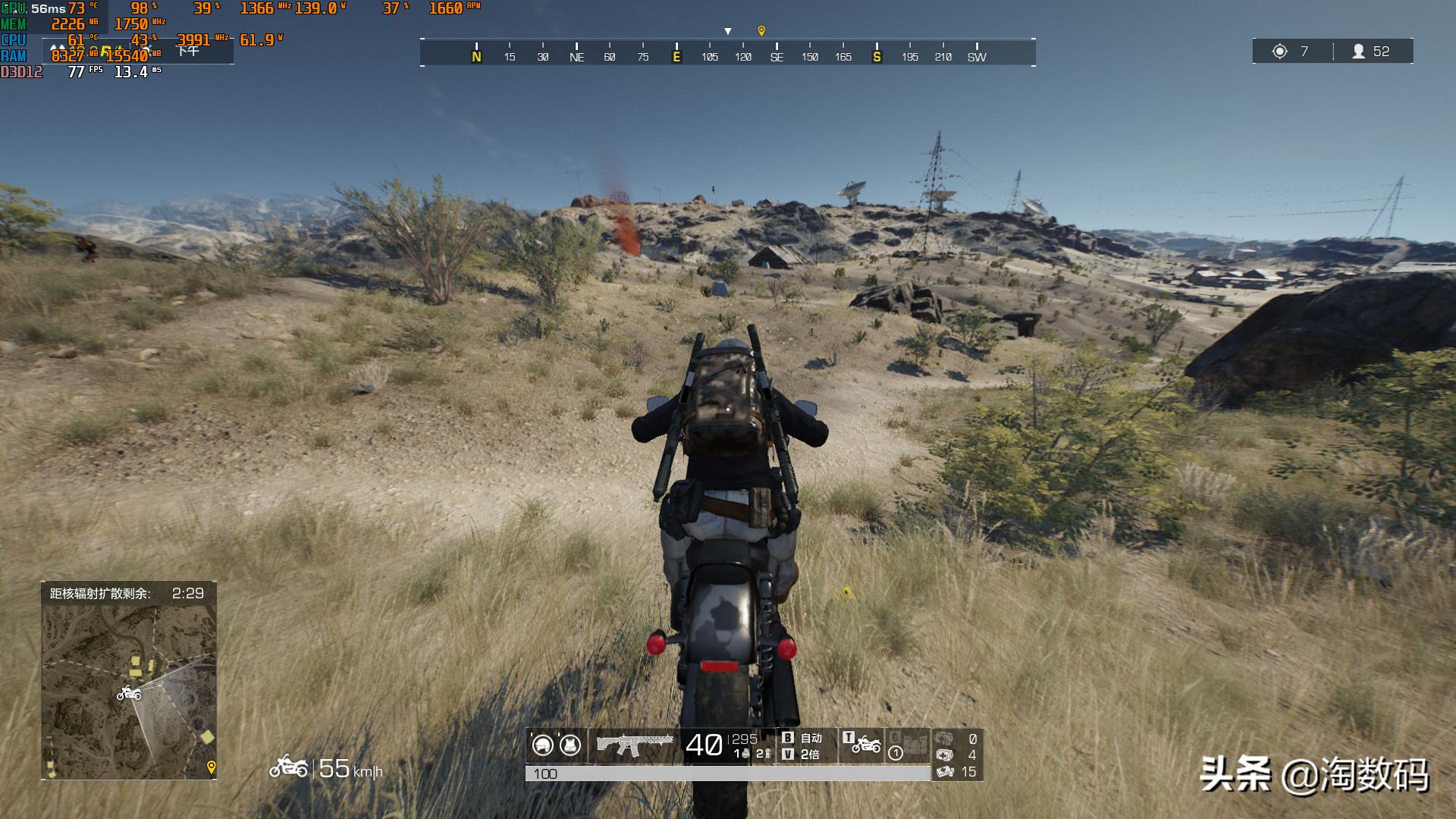Use the medkit with 15 count
Image resolution: width=1456 pixels, height=819 pixels.
945,772
